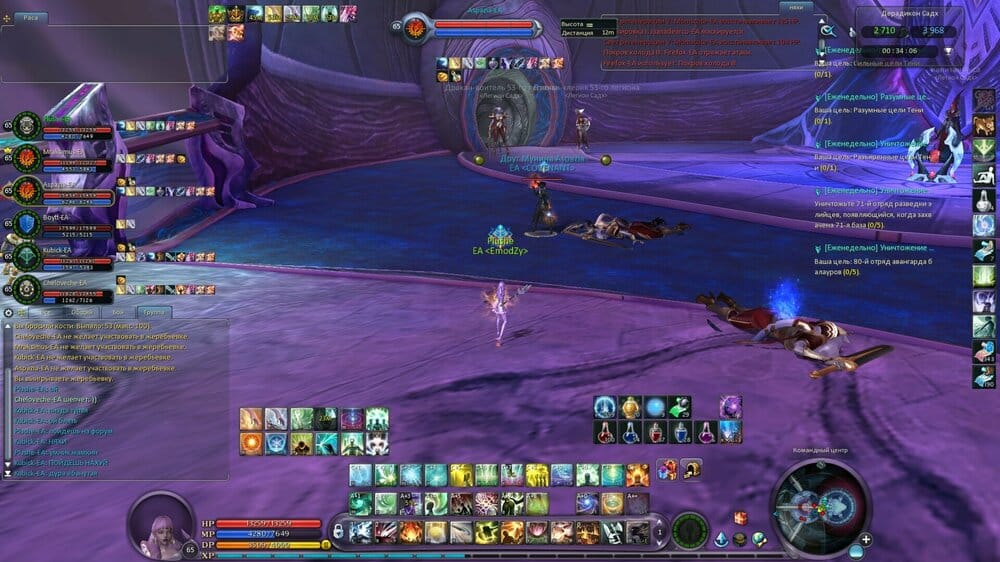Viewport: 1000px width, 562px height.
Task: Activate the orange sun skill icon
Action: tap(251, 442)
